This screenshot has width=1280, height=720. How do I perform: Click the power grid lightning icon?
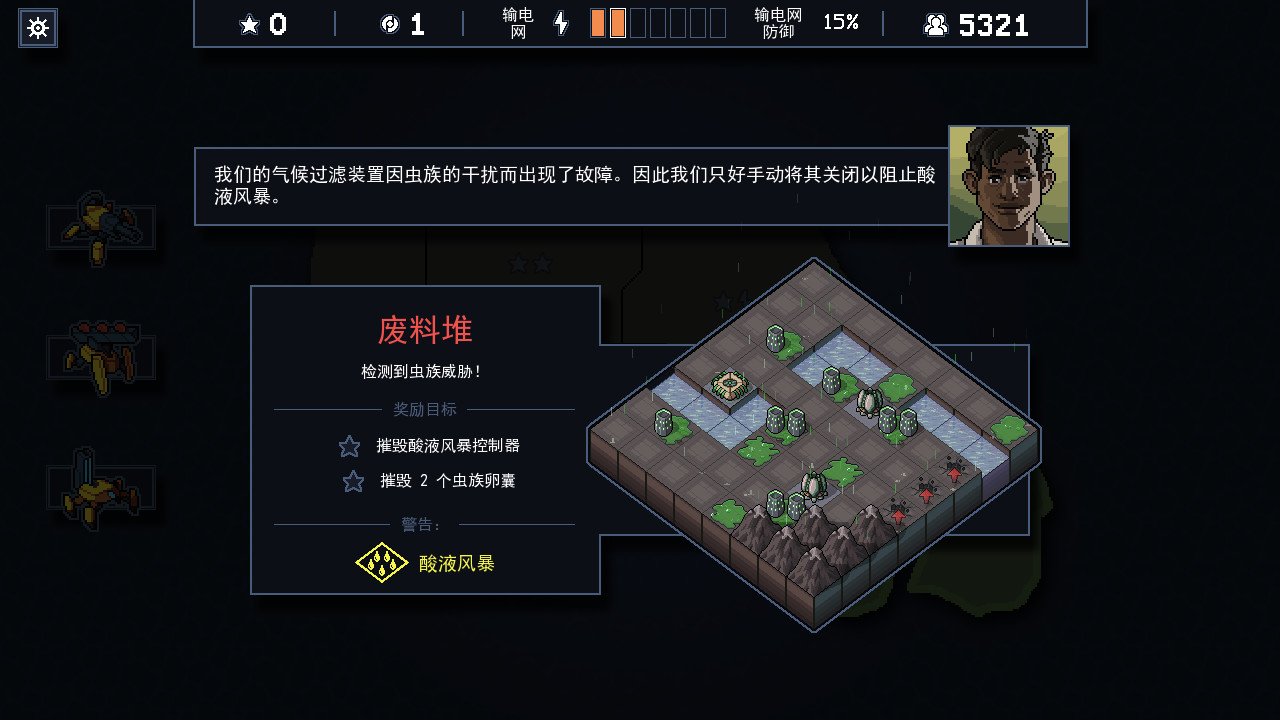coord(560,24)
